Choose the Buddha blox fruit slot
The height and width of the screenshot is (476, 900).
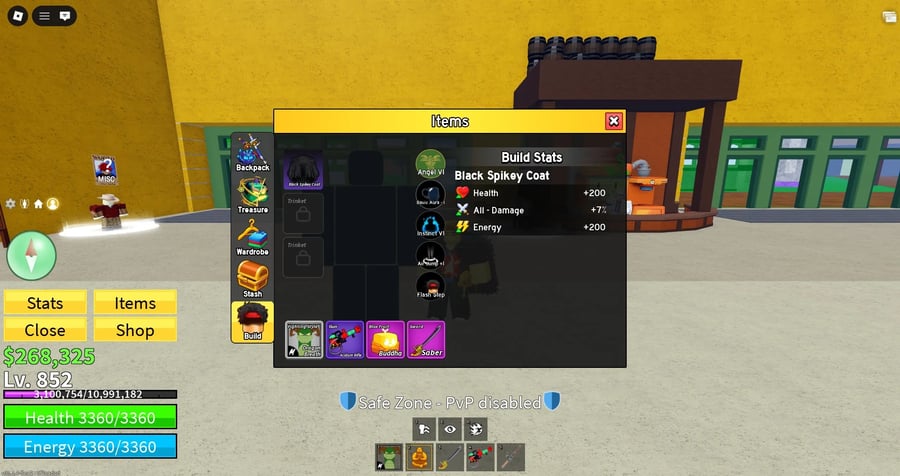[x=386, y=340]
